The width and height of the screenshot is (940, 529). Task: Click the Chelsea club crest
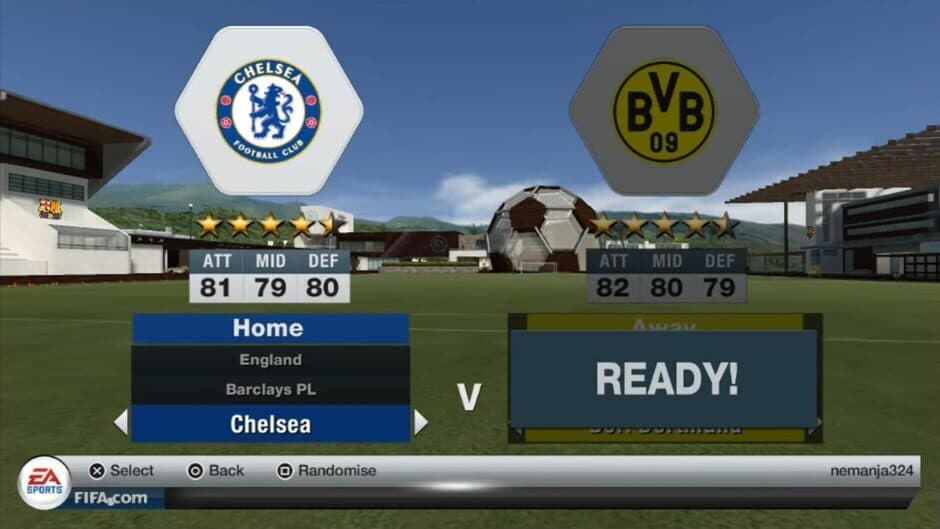[269, 111]
